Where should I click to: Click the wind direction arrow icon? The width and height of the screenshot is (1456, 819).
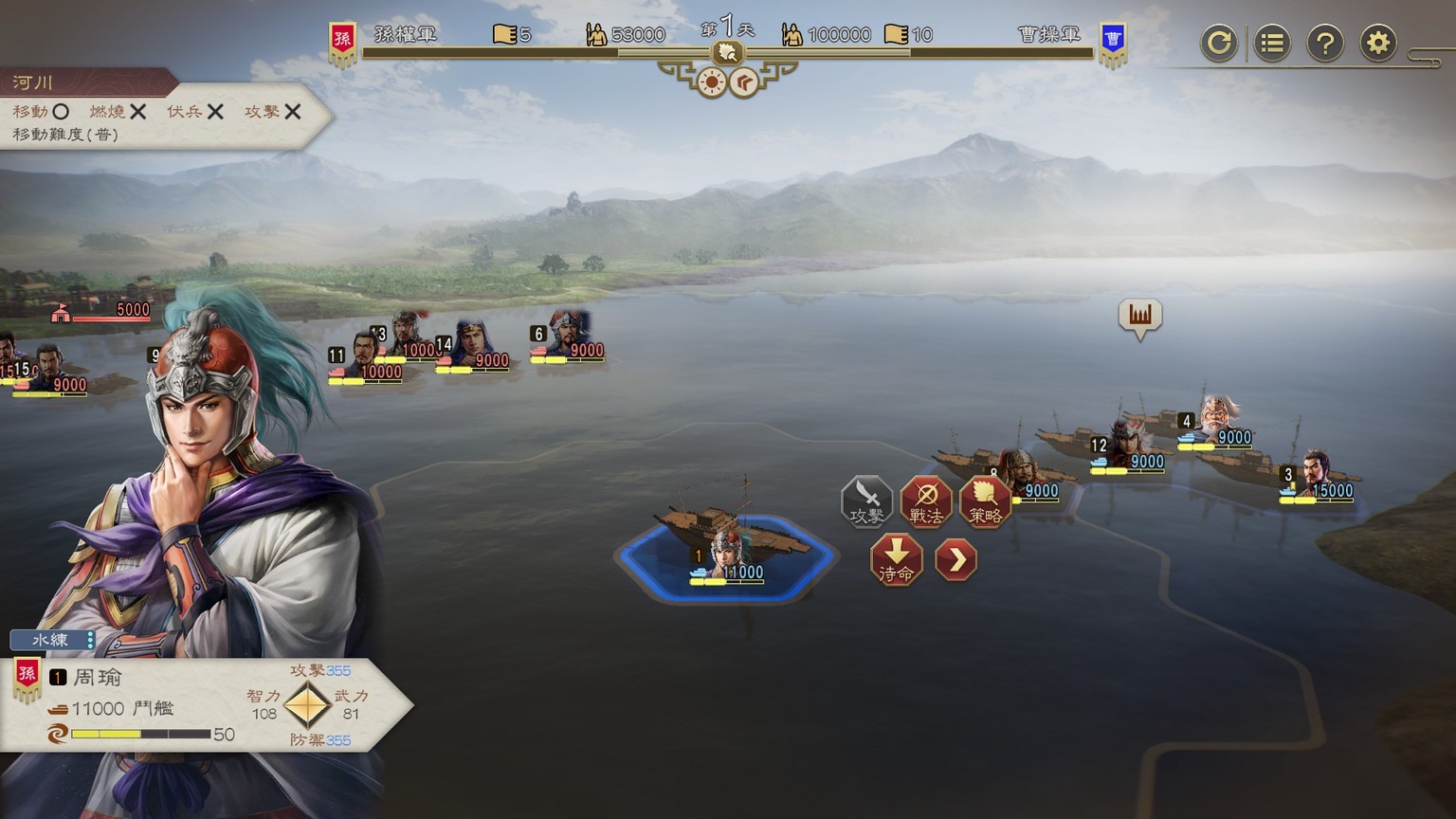(x=745, y=83)
